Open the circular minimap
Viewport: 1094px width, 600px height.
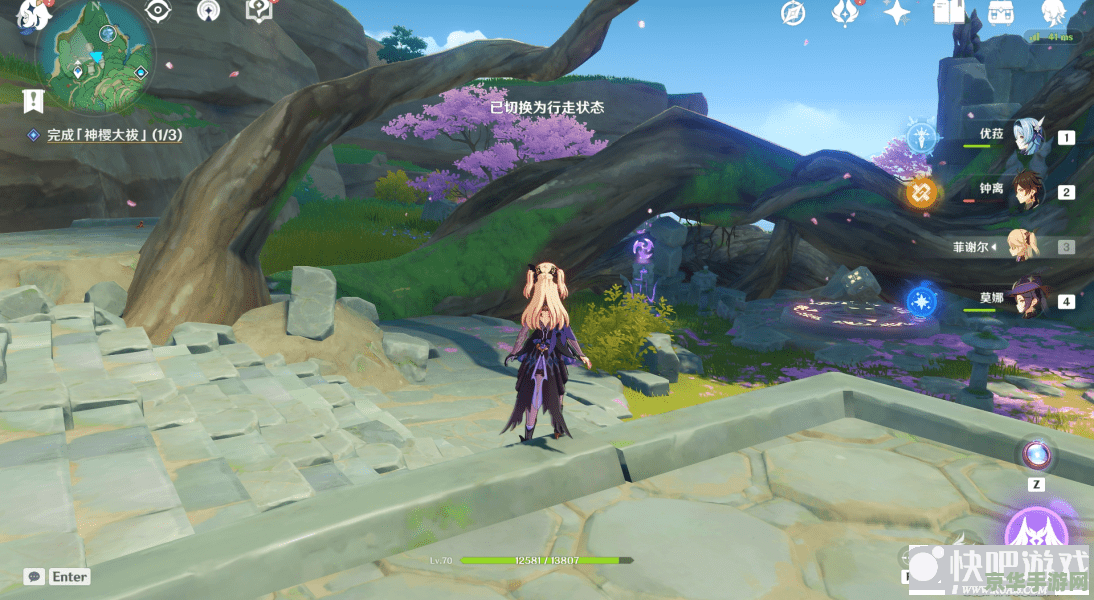95,58
